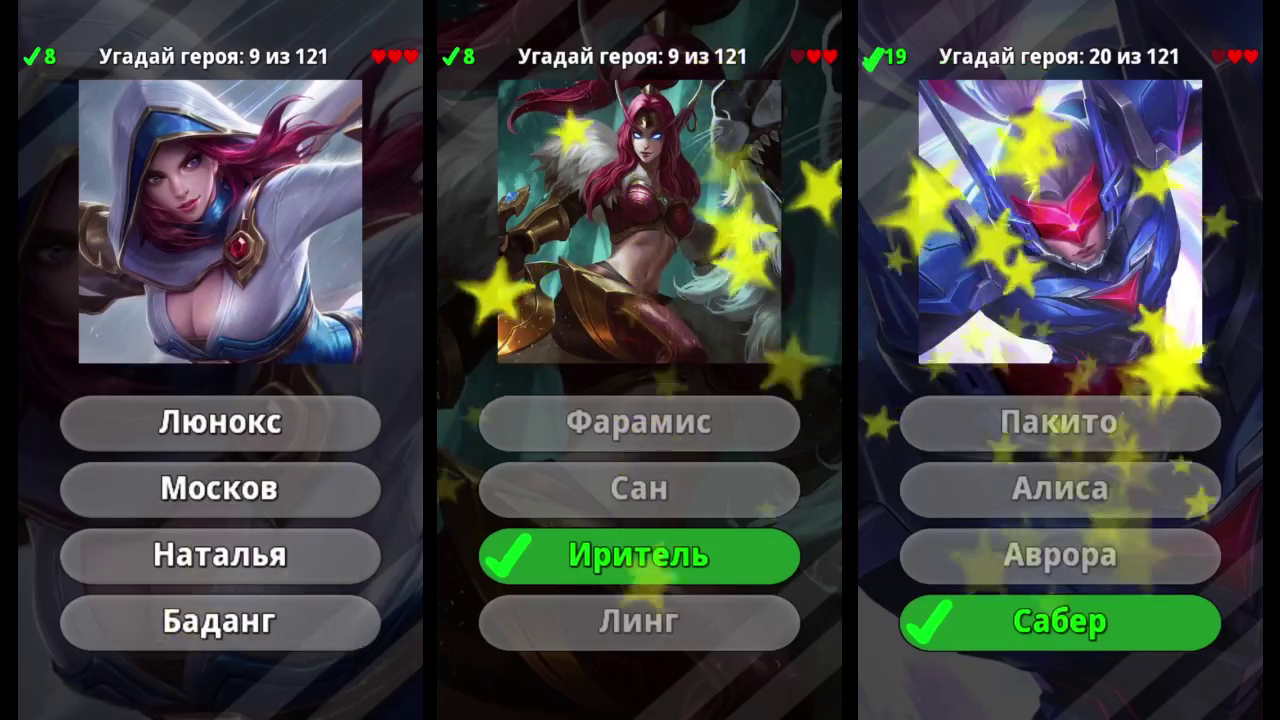Select the answer Москов
The width and height of the screenshot is (1280, 720).
[x=220, y=489]
